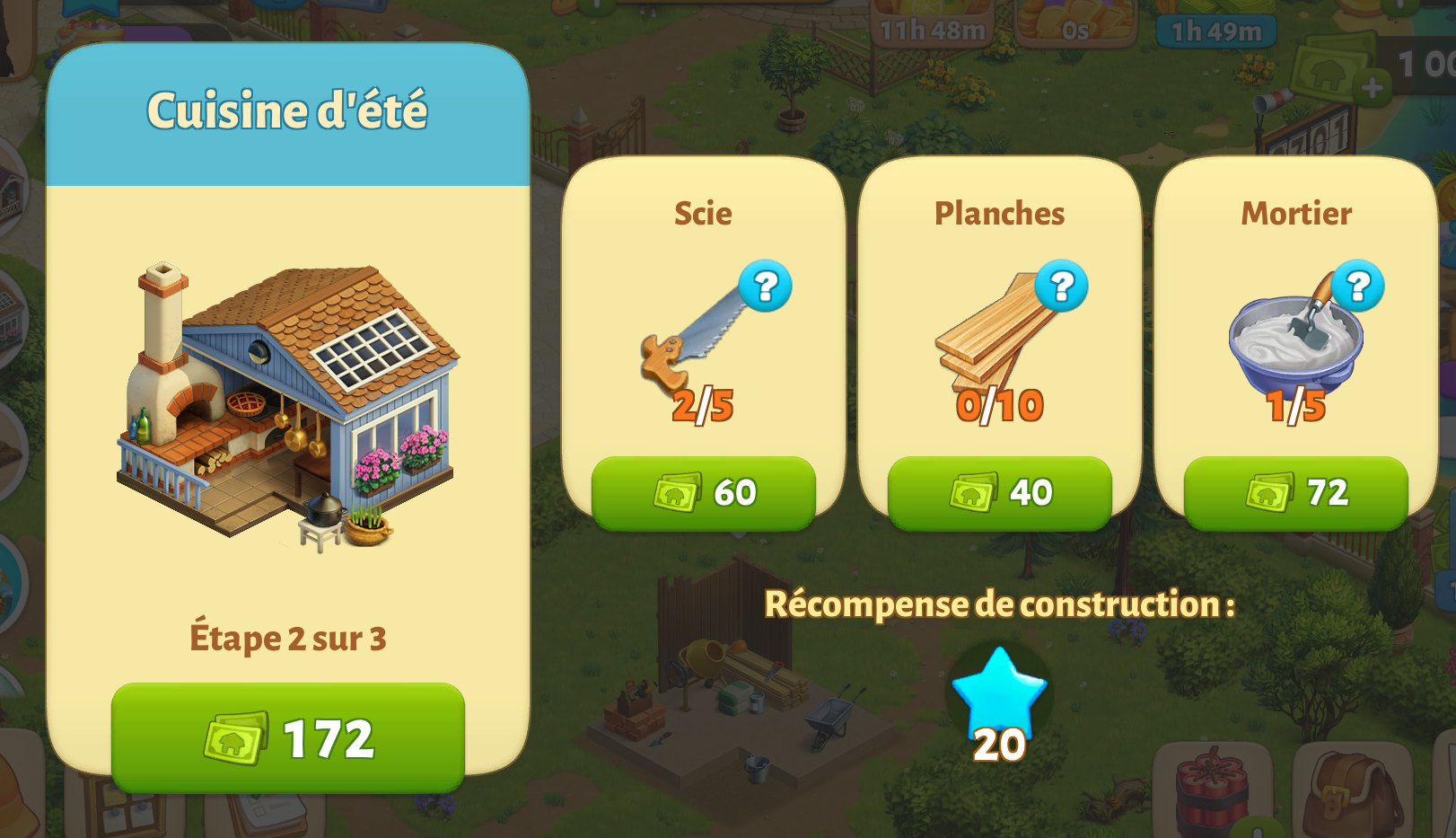Show the Planches question mark info

1061,287
